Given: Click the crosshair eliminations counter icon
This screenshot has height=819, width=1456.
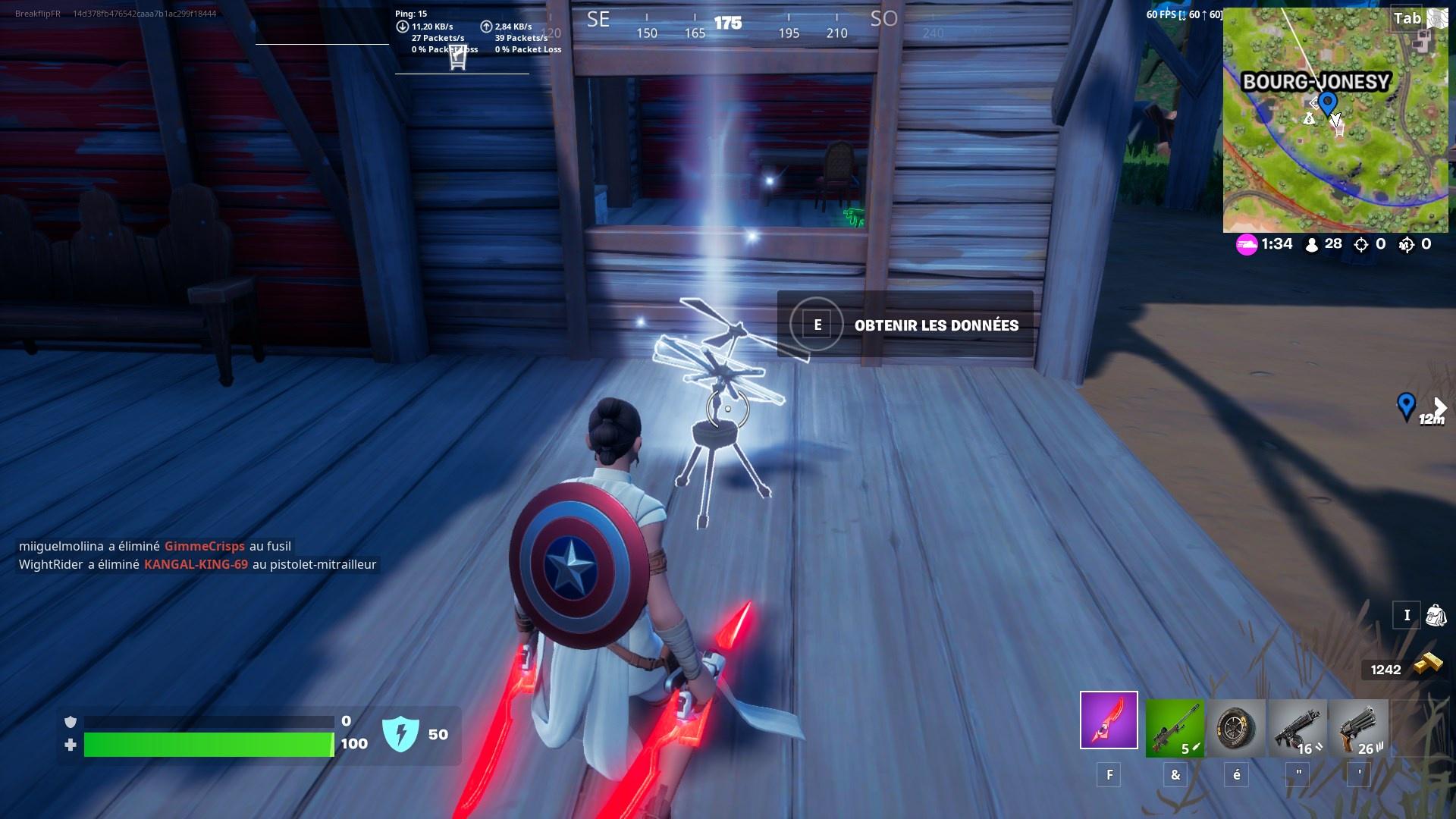Looking at the screenshot, I should click(1360, 244).
